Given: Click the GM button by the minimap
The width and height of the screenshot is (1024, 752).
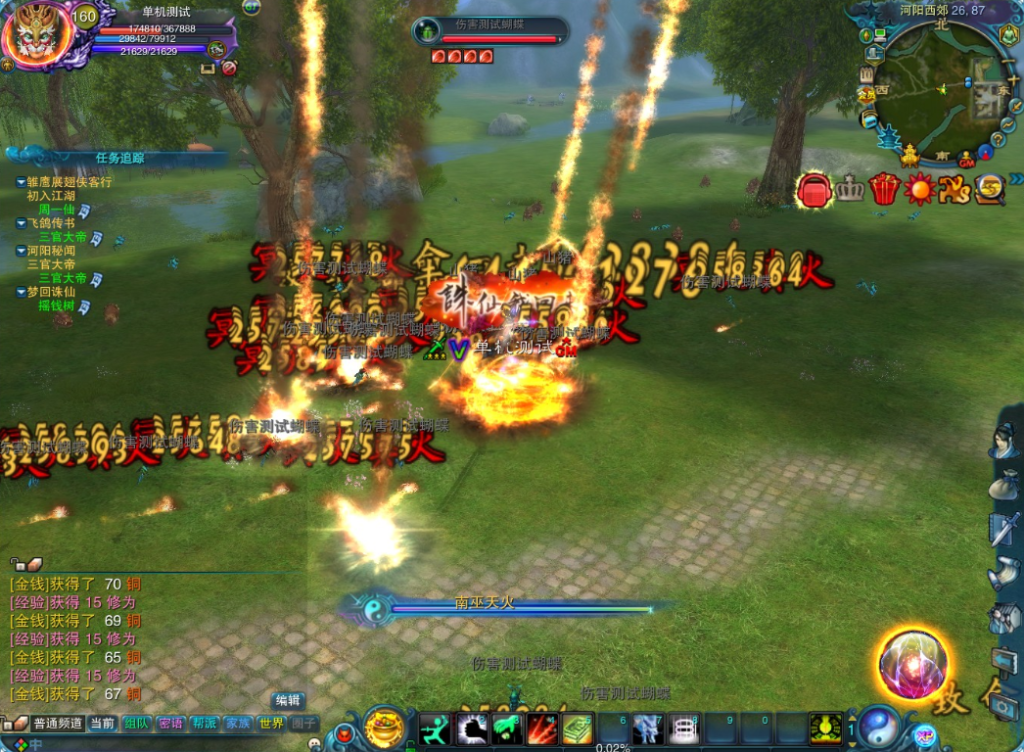Looking at the screenshot, I should (966, 160).
